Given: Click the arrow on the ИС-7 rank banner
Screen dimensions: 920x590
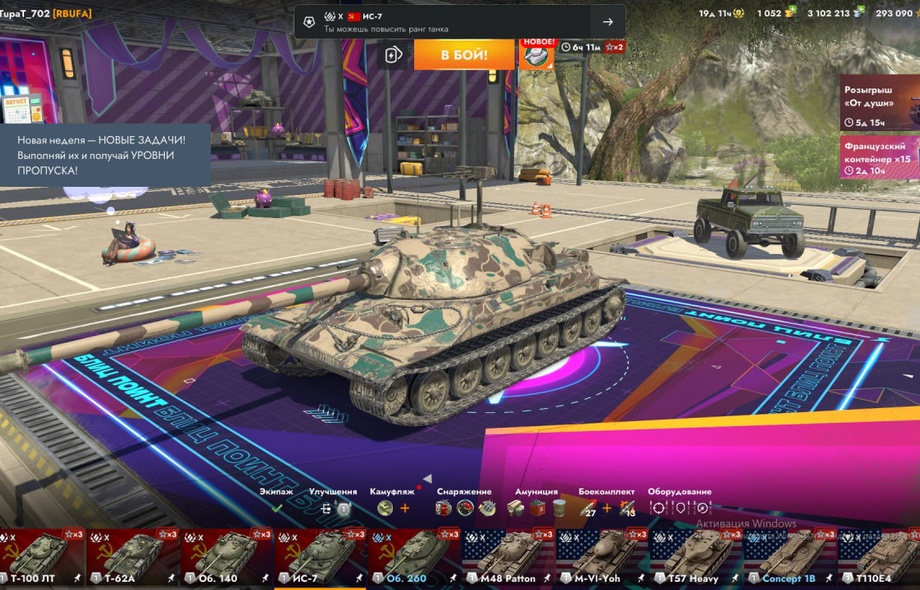Looking at the screenshot, I should (608, 22).
